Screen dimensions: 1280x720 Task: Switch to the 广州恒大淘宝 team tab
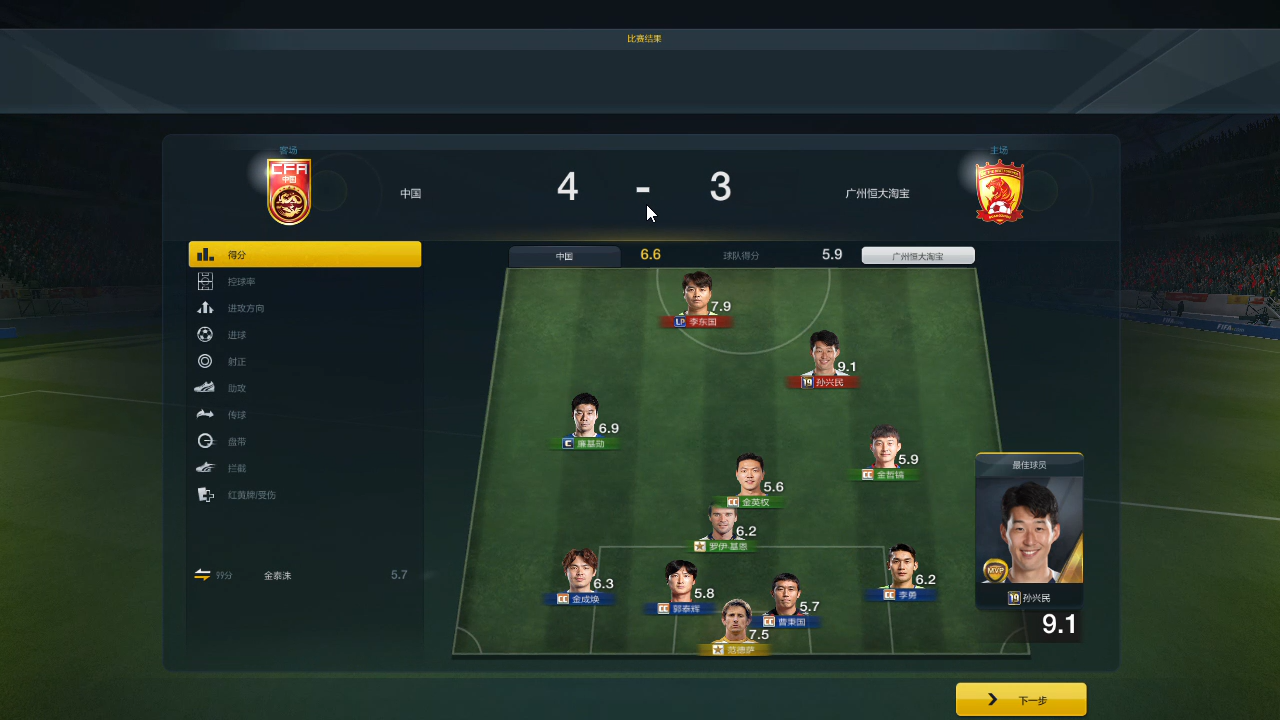coord(918,256)
